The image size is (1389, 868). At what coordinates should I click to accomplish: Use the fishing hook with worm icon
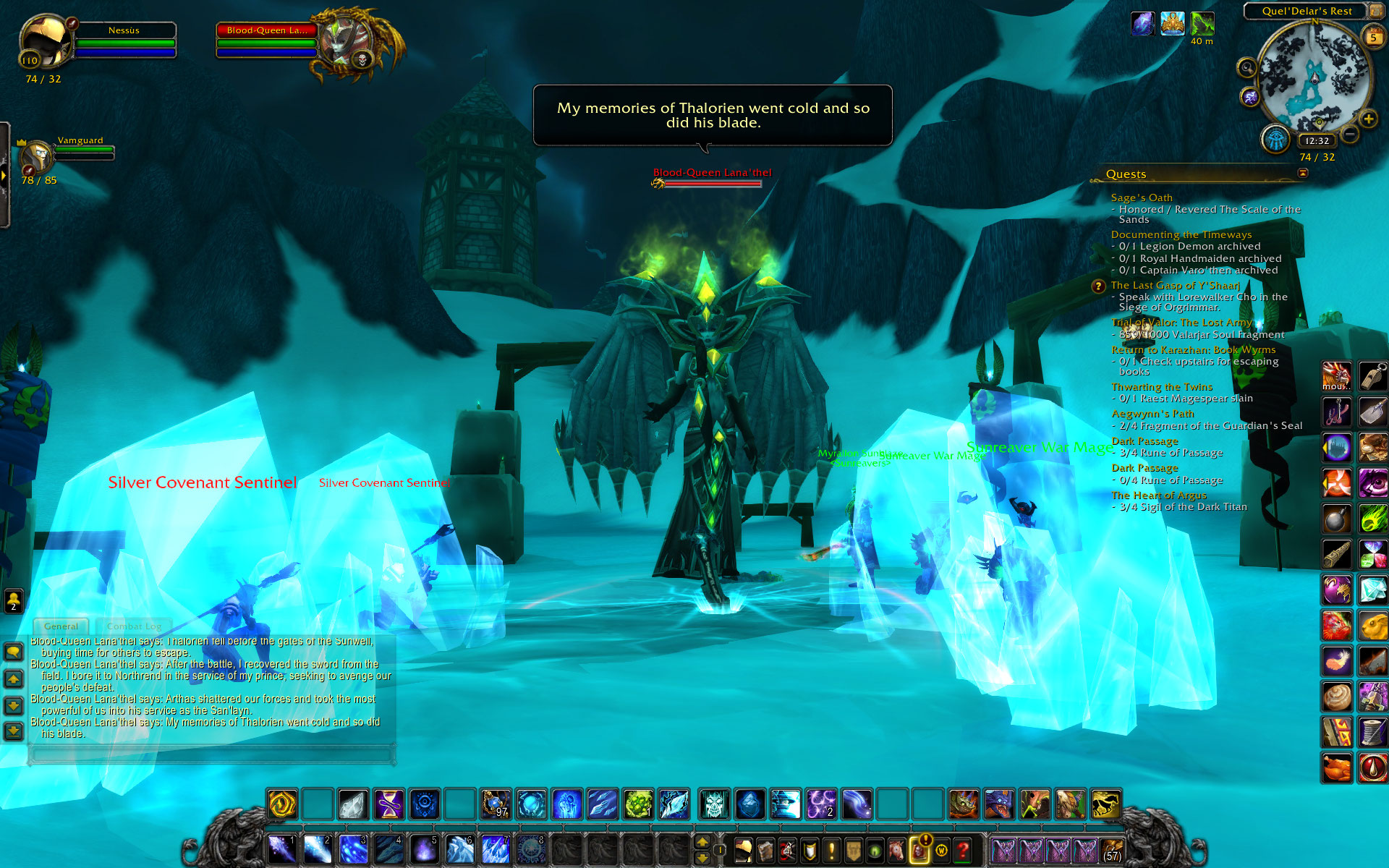tap(1336, 412)
